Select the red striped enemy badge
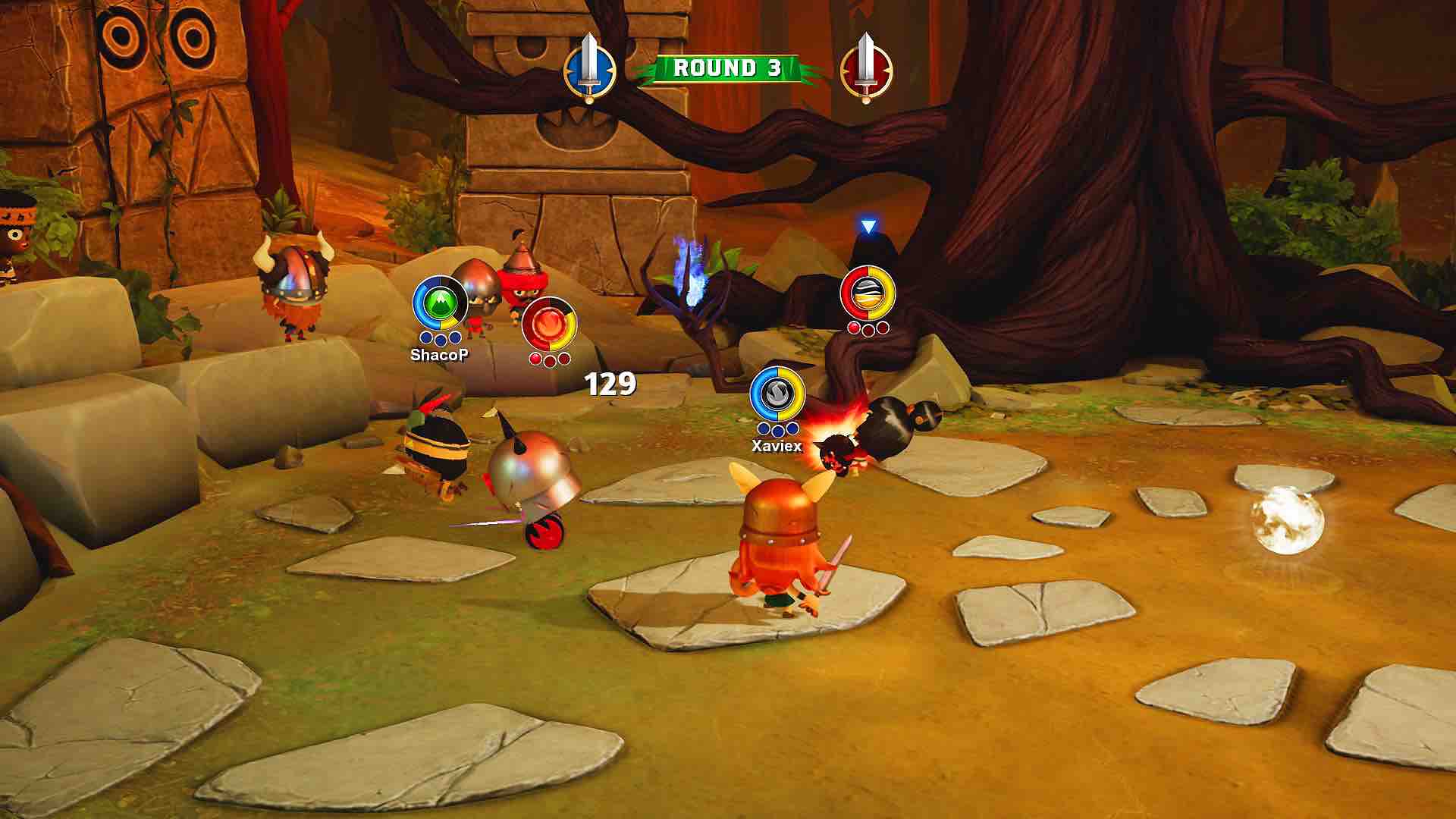 coord(868,293)
